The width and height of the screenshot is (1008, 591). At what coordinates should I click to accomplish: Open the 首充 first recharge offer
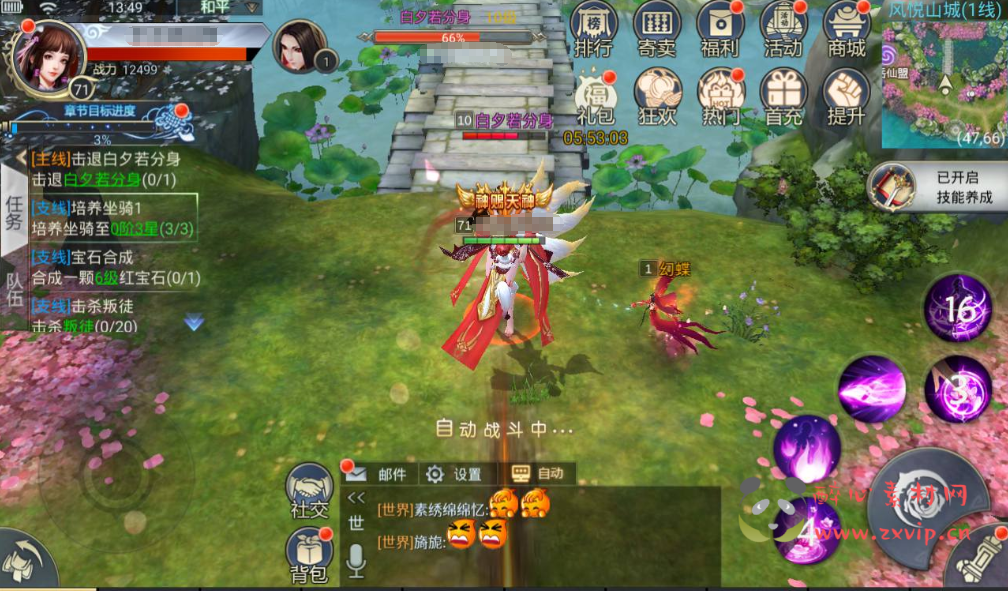coord(783,97)
